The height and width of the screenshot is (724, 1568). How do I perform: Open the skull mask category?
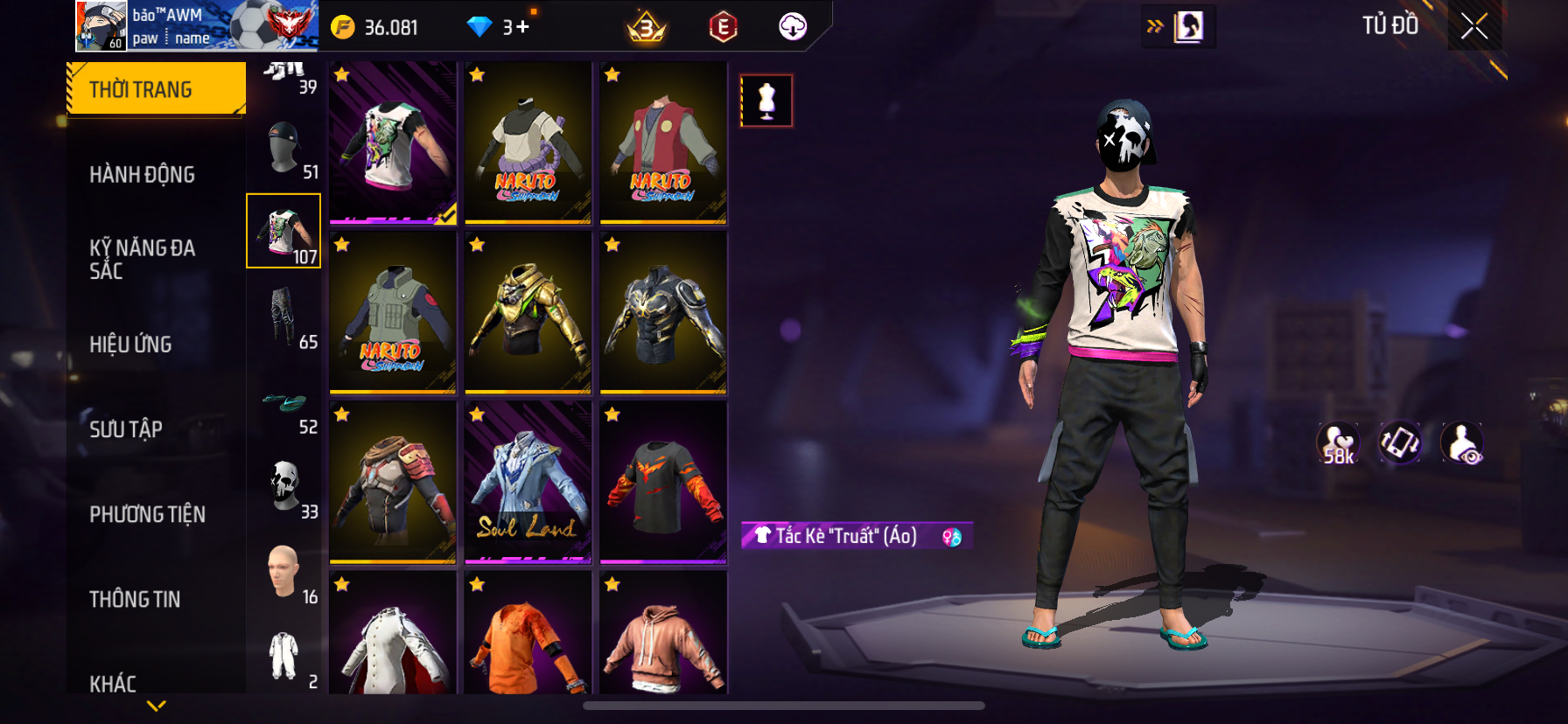284,486
